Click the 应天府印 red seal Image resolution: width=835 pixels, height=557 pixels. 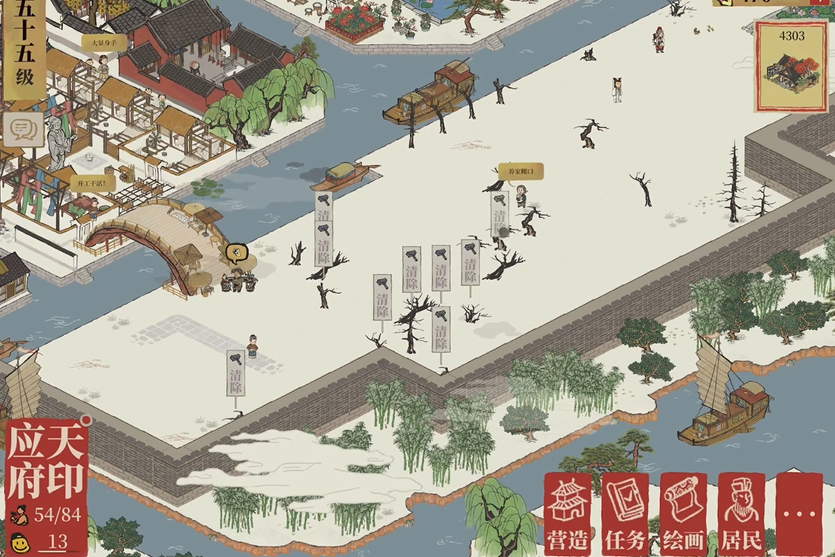pyautogui.click(x=47, y=461)
